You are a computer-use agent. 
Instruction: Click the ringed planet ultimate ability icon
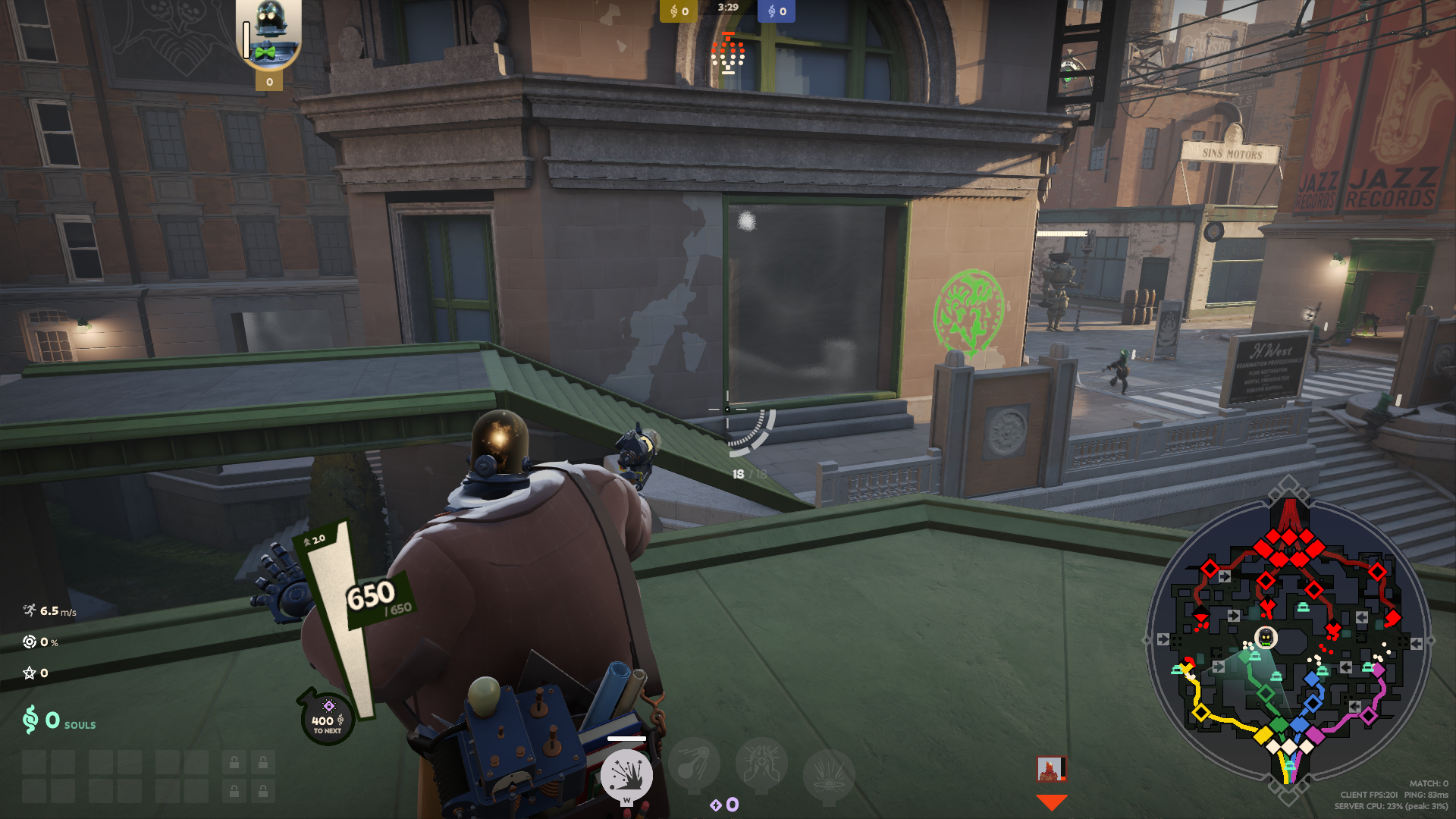coord(828,775)
